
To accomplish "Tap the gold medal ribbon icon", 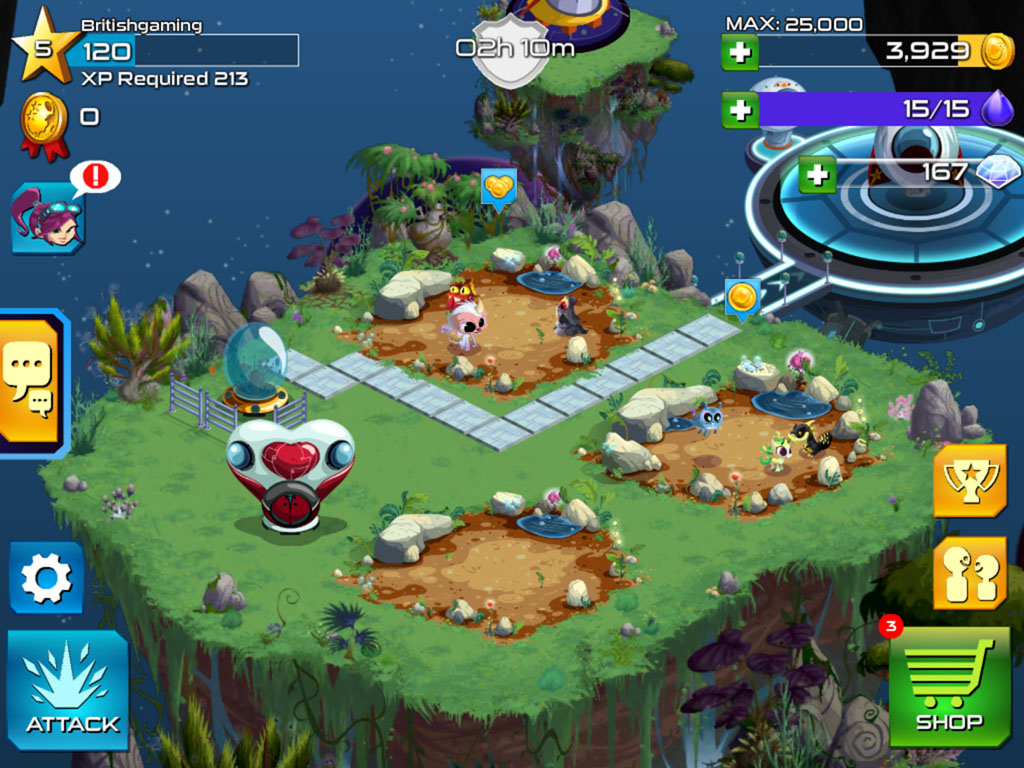I will click(x=46, y=122).
